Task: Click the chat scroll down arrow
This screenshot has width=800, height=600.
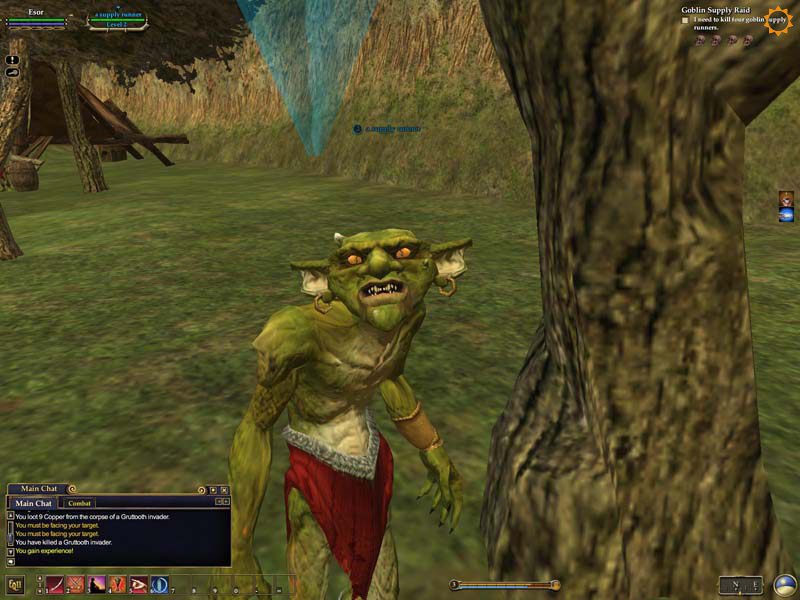Action: pos(11,552)
